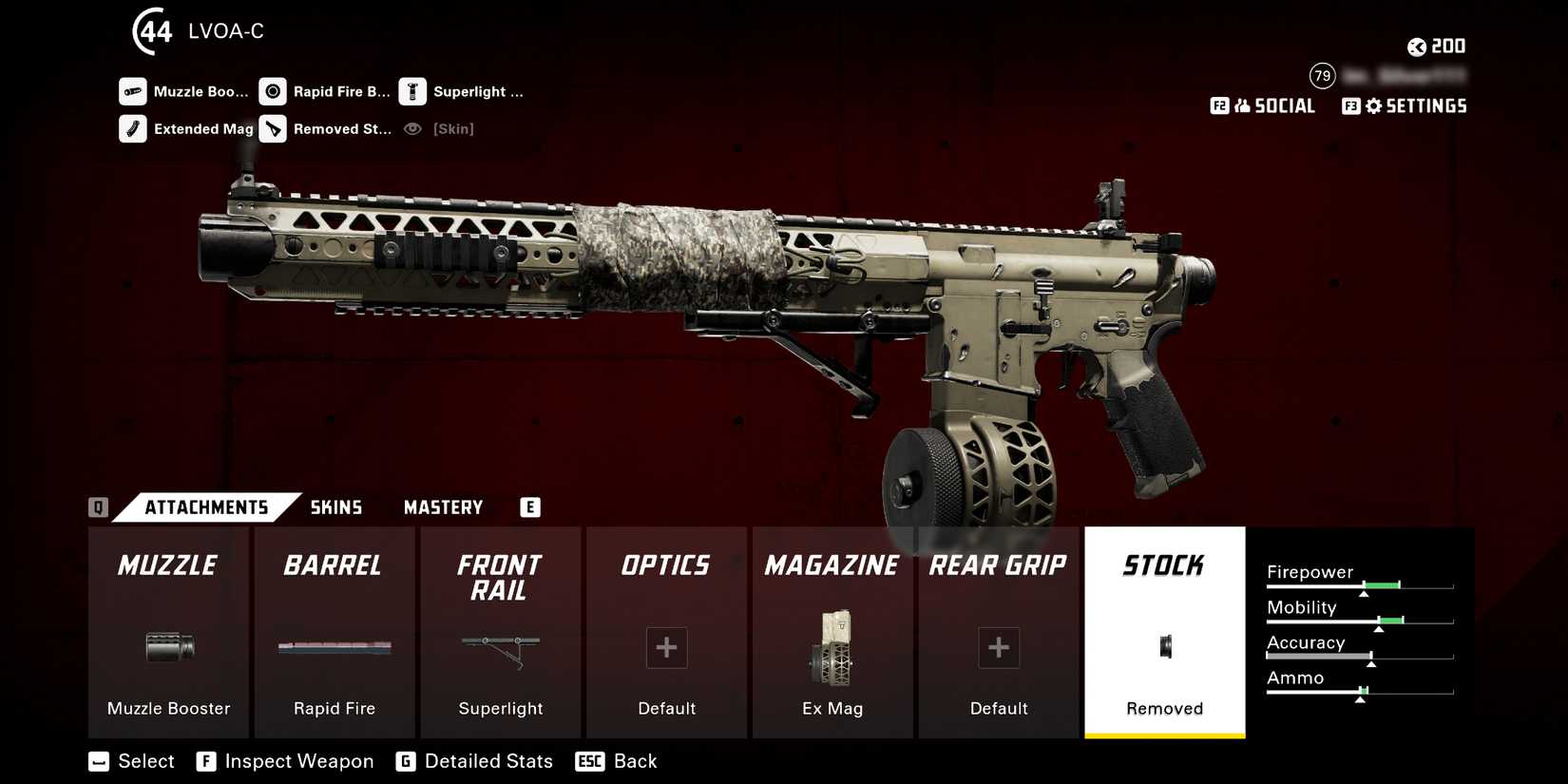Image resolution: width=1568 pixels, height=784 pixels.
Task: Switch to the SKINS tab
Action: [335, 507]
